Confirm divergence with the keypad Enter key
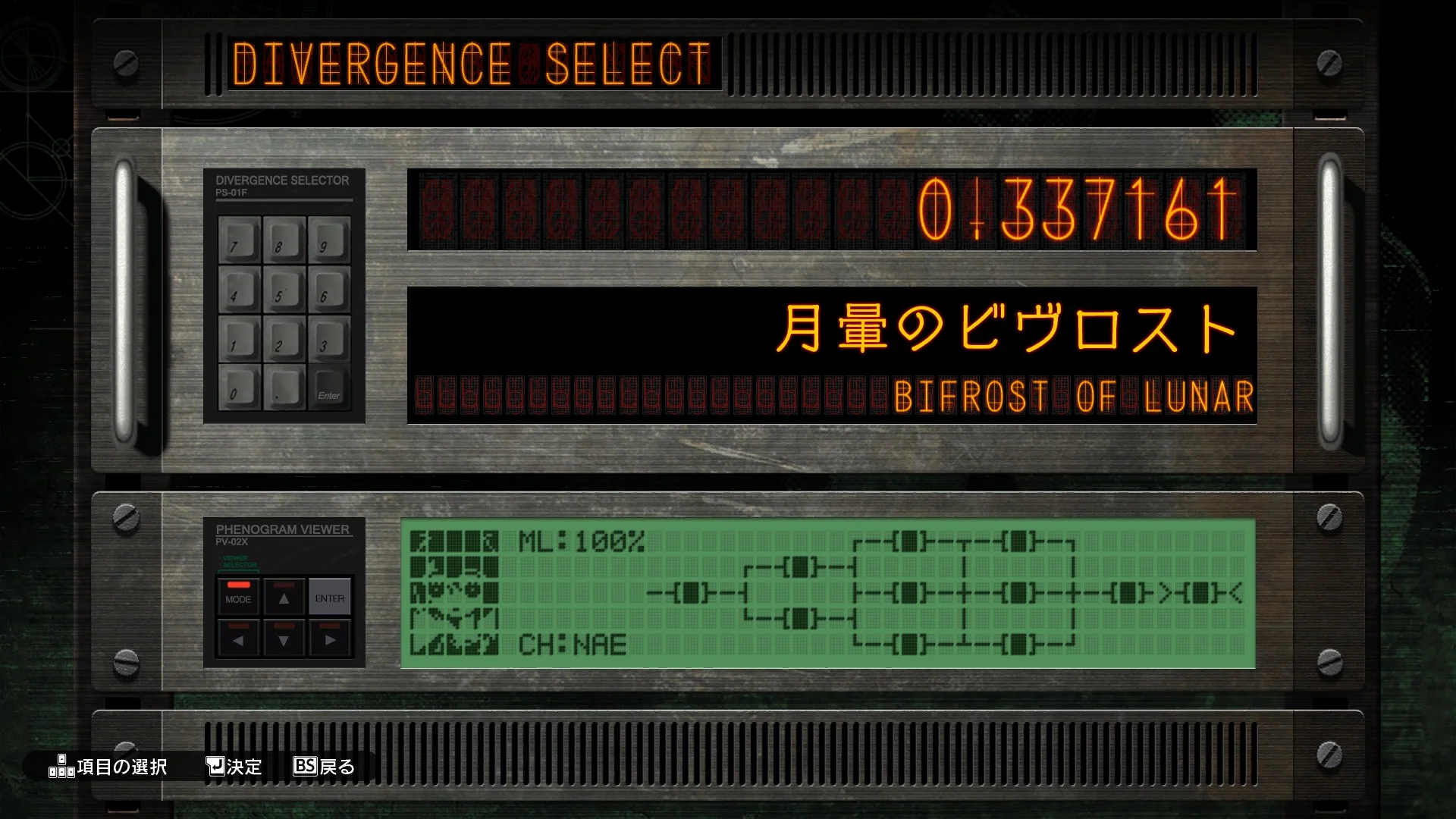 pyautogui.click(x=329, y=388)
